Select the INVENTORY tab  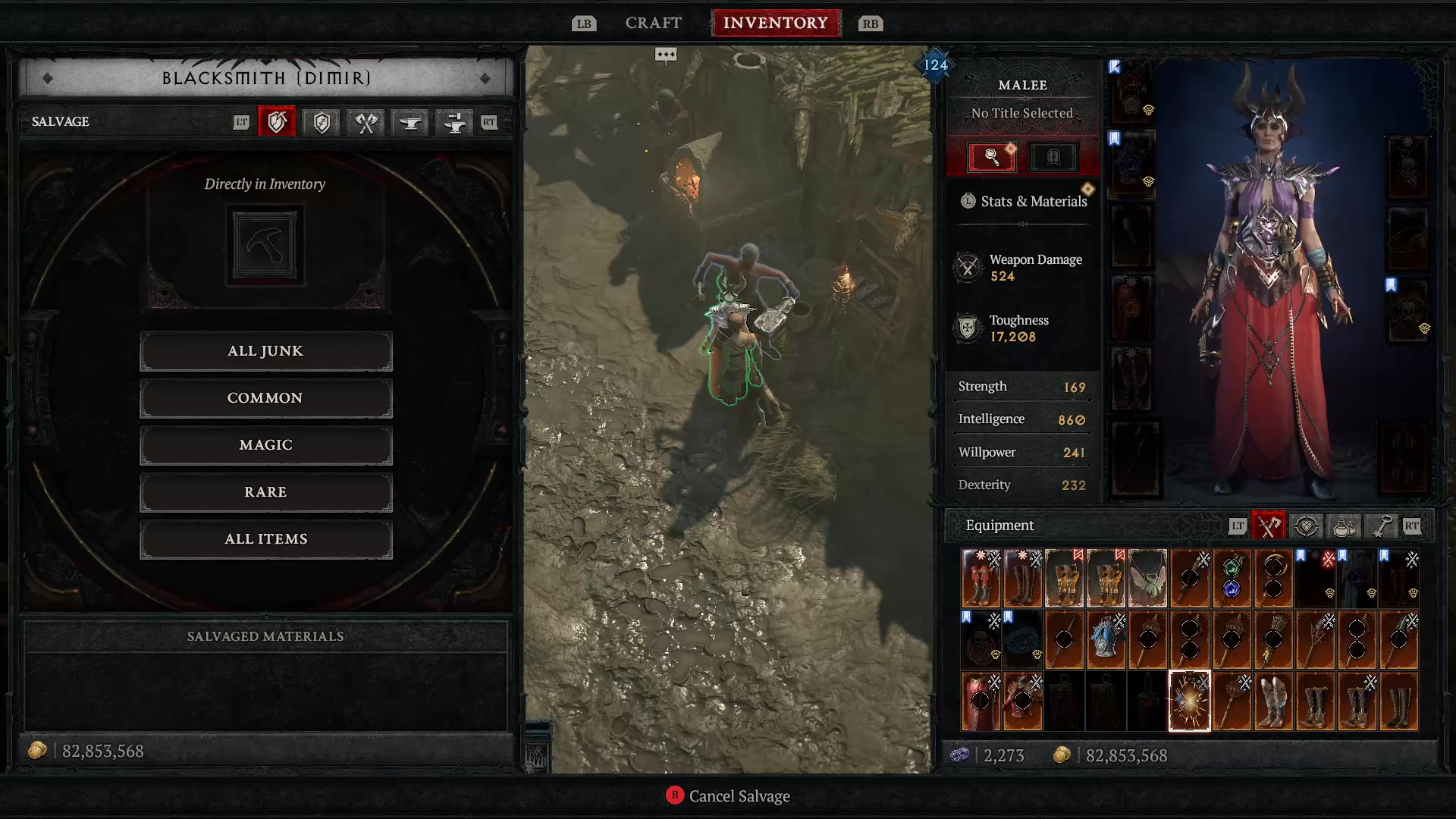pos(776,22)
